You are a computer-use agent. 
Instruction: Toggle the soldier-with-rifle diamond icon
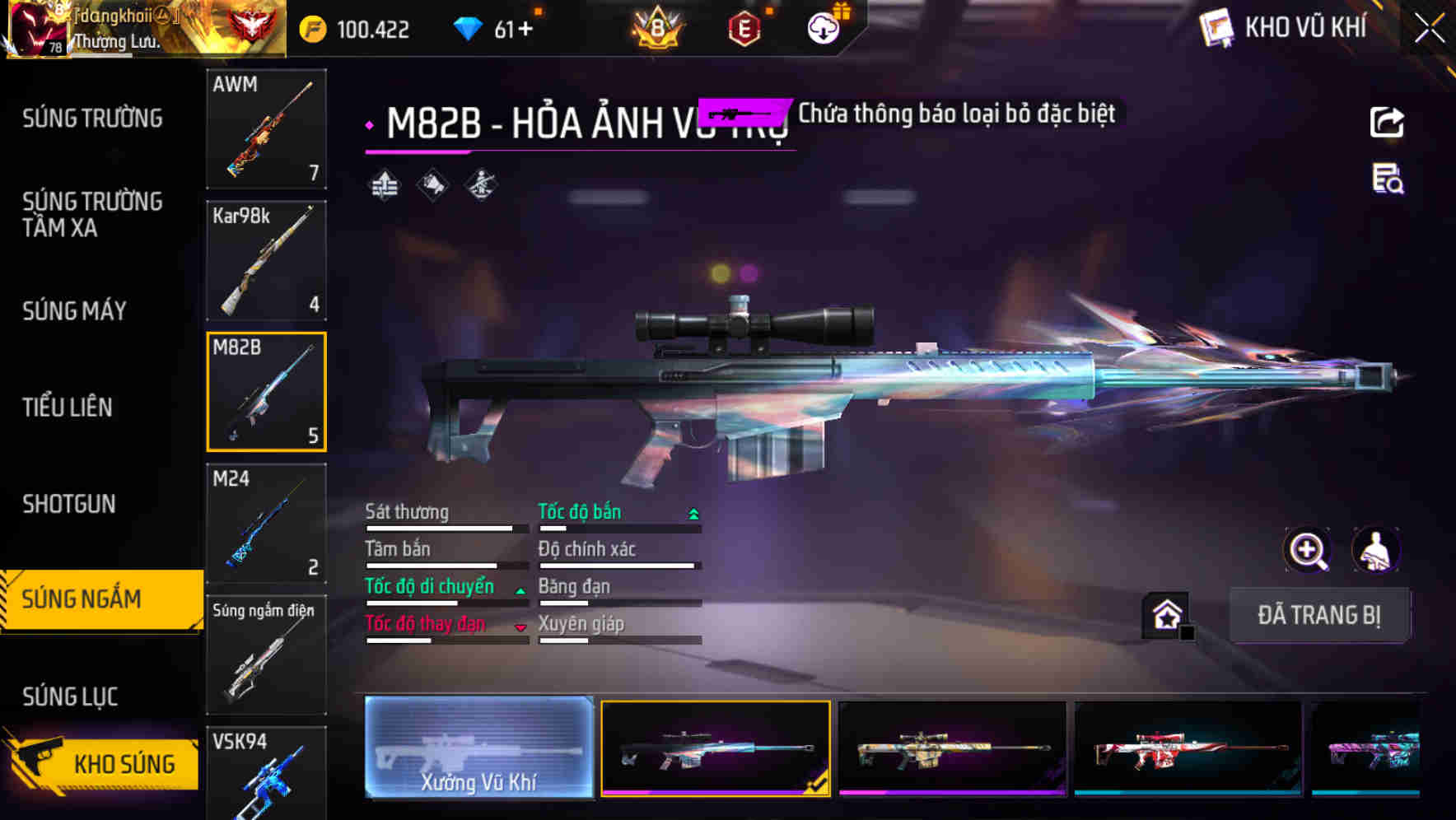481,185
